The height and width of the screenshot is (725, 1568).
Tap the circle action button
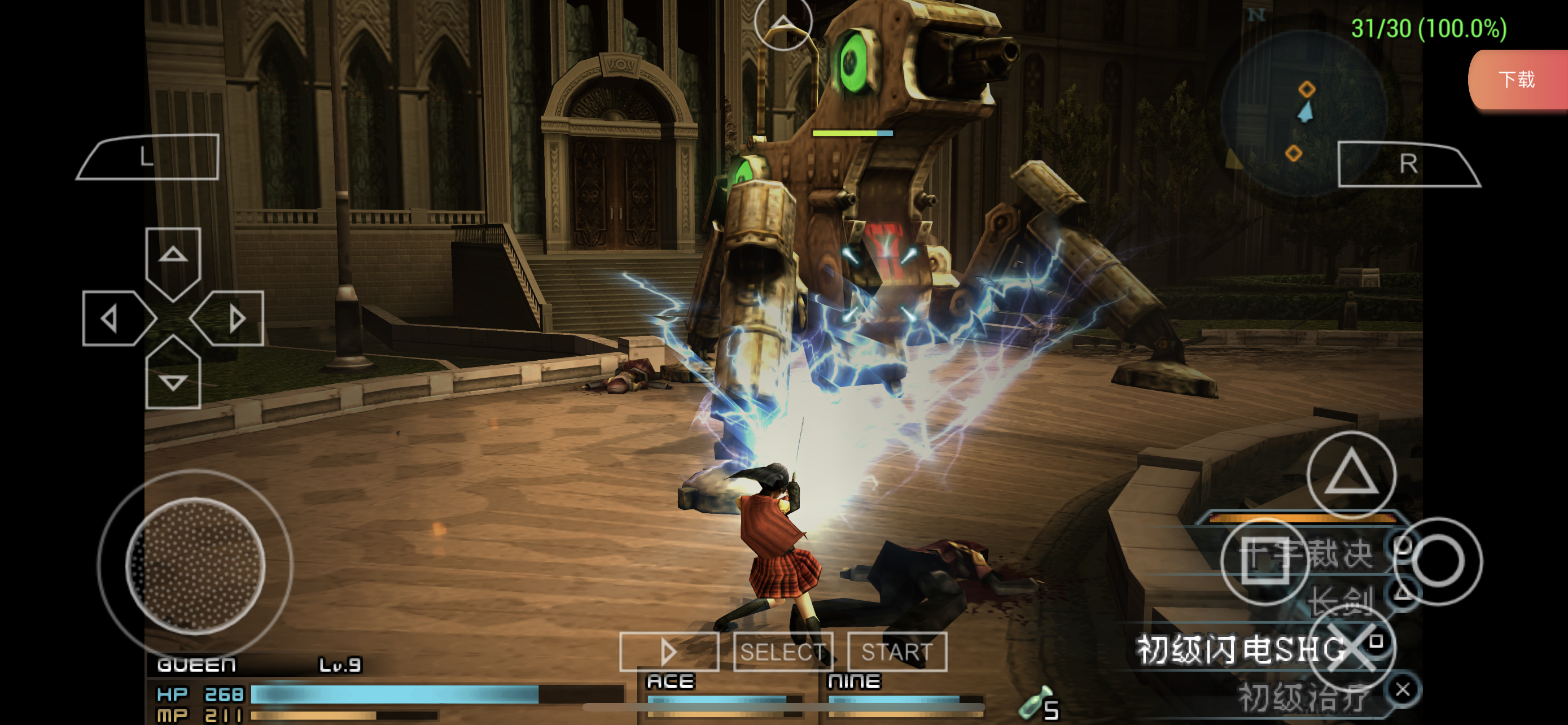[x=1437, y=561]
